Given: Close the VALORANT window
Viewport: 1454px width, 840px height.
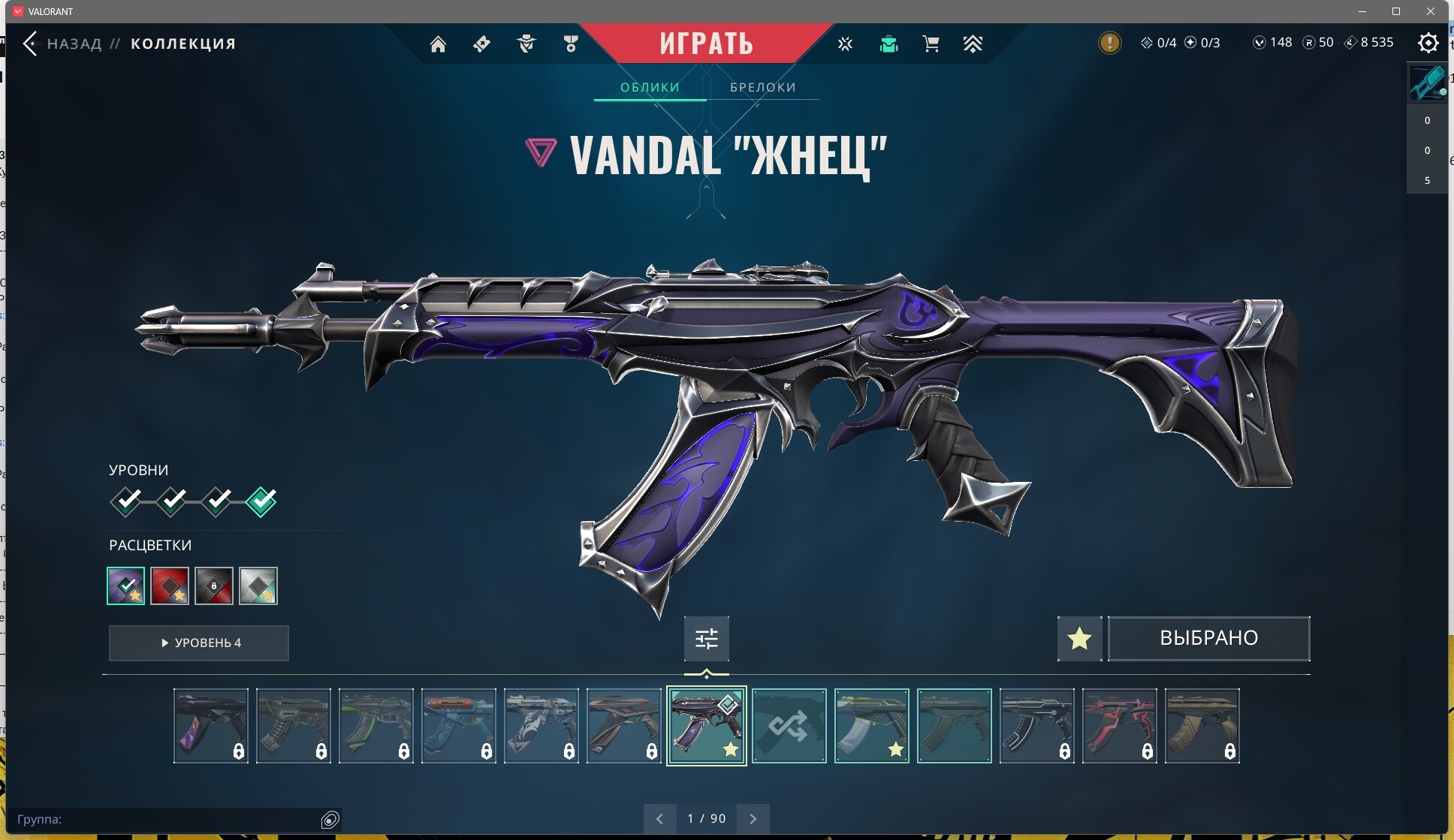Looking at the screenshot, I should pyautogui.click(x=1431, y=11).
